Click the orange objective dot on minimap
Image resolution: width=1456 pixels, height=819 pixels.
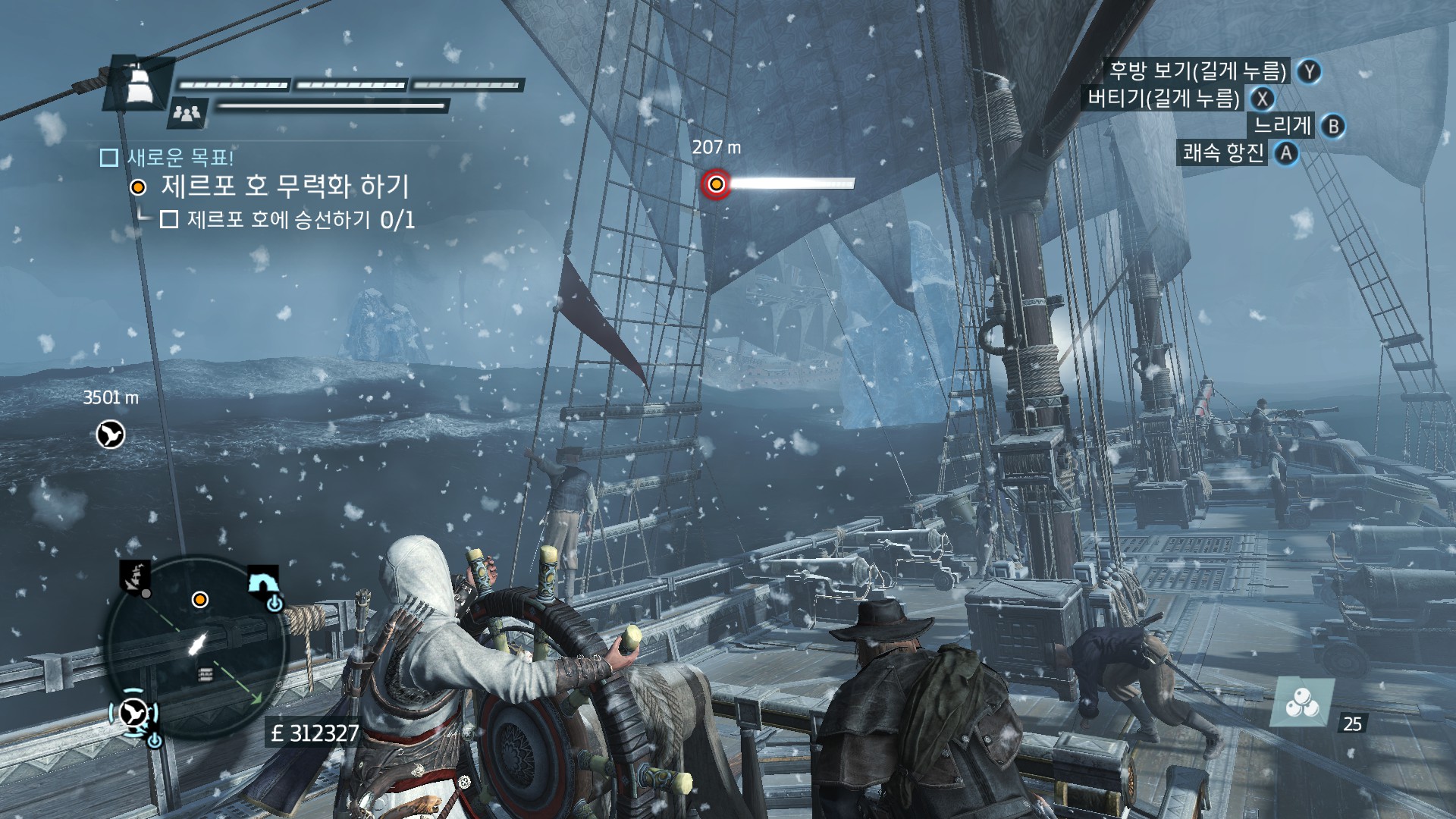pos(200,600)
